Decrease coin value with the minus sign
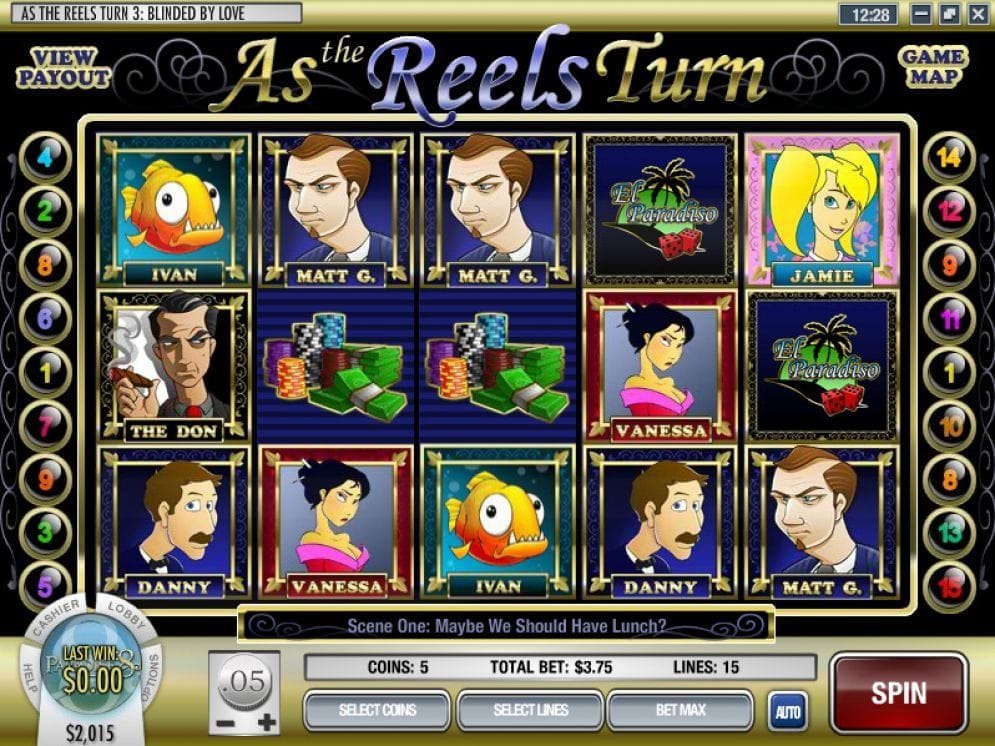995x746 pixels. (226, 722)
